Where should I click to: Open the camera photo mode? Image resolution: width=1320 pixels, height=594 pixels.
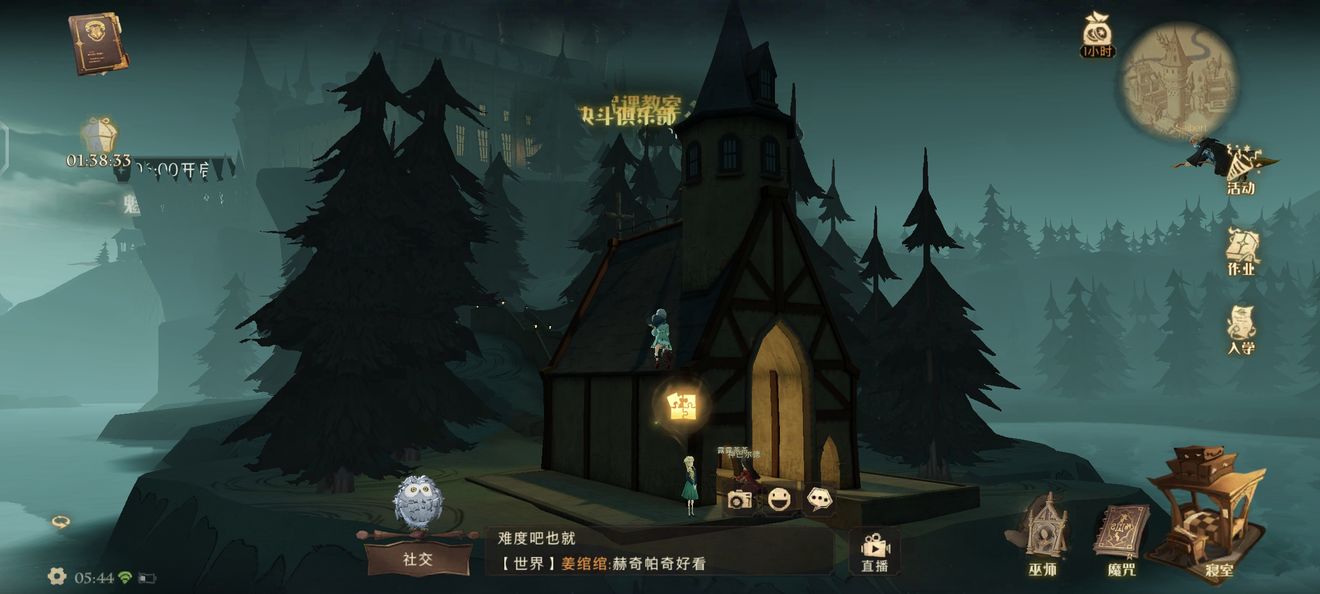(x=740, y=499)
